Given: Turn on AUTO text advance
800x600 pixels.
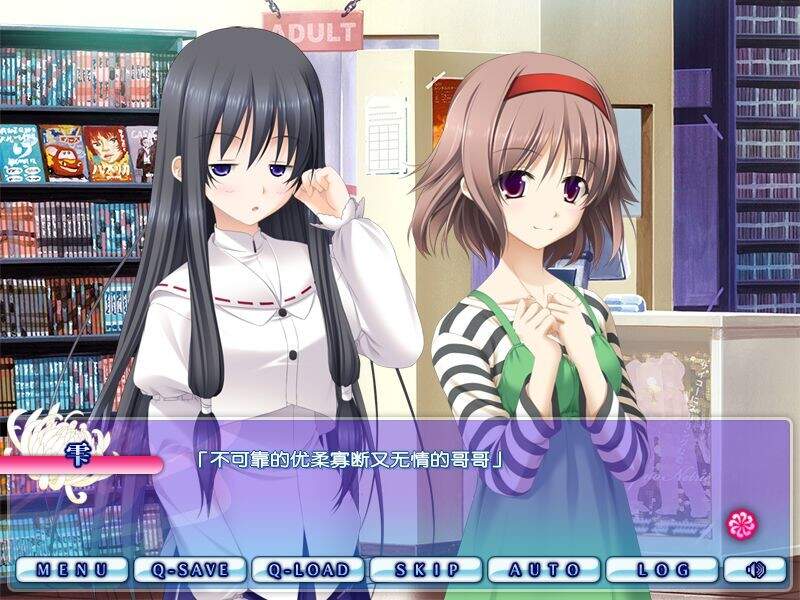Looking at the screenshot, I should (x=544, y=570).
